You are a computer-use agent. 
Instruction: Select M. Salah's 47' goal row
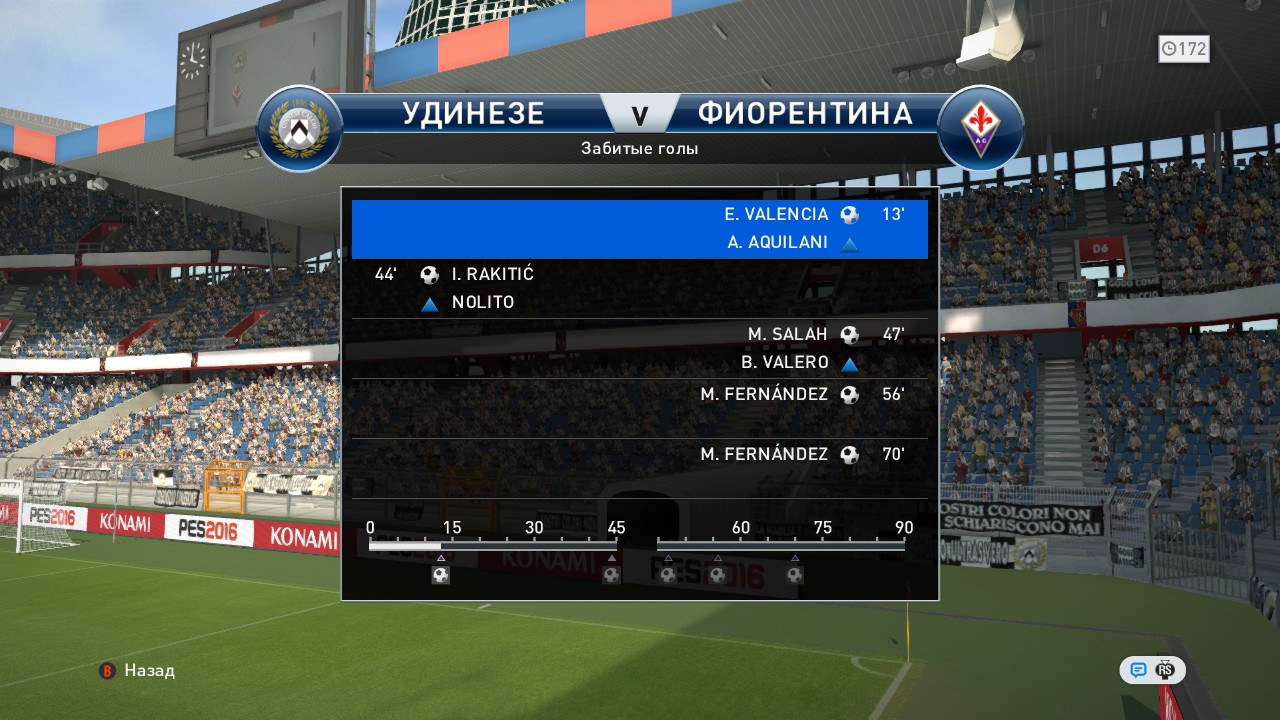(640, 349)
